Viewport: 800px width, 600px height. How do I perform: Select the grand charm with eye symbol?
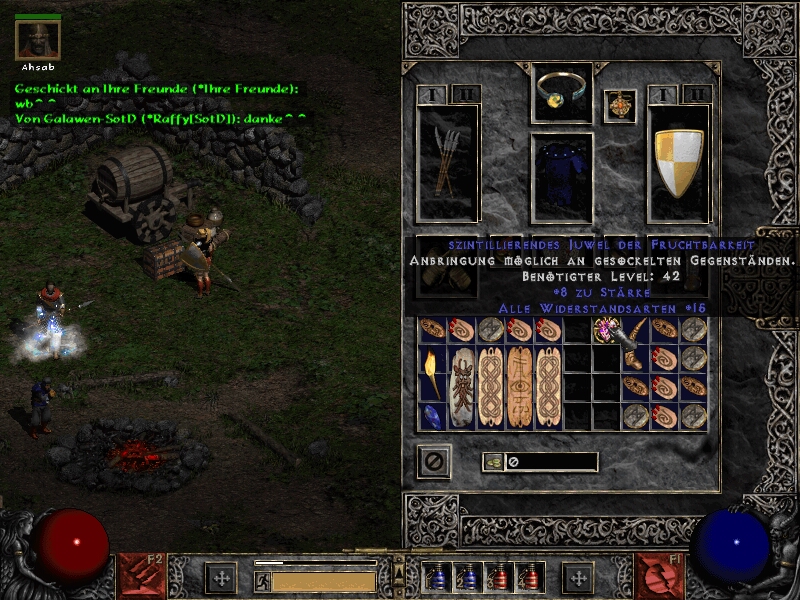coord(518,388)
